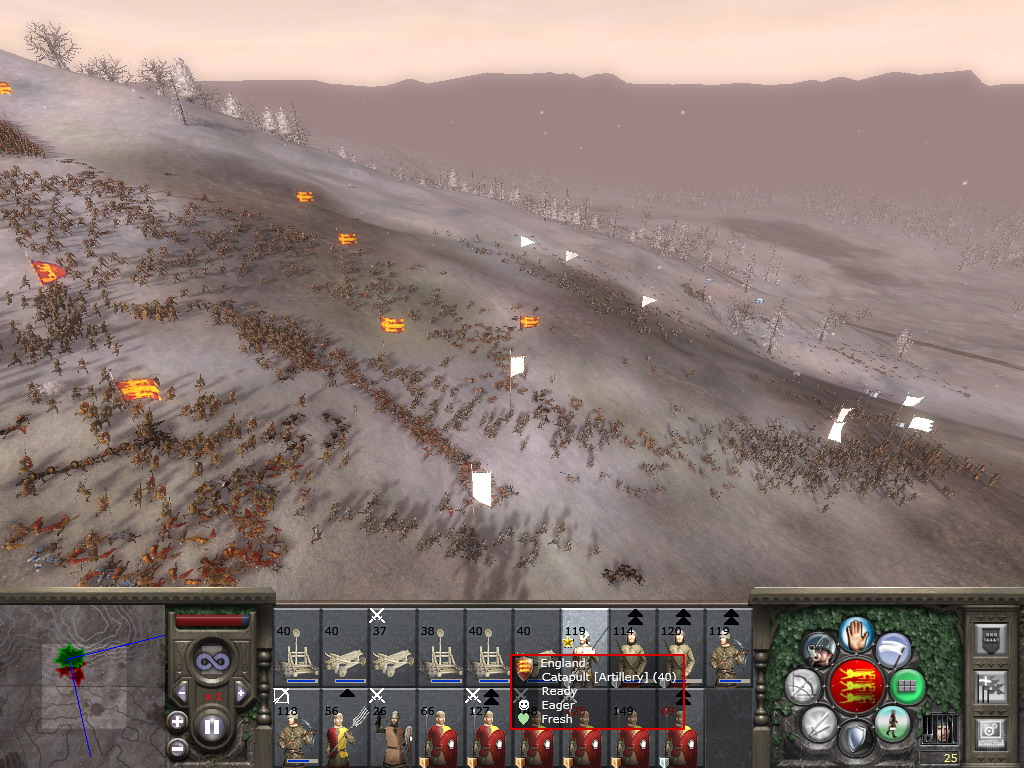
Task: Select the 66-man red shield spearmen card
Action: [x=440, y=728]
